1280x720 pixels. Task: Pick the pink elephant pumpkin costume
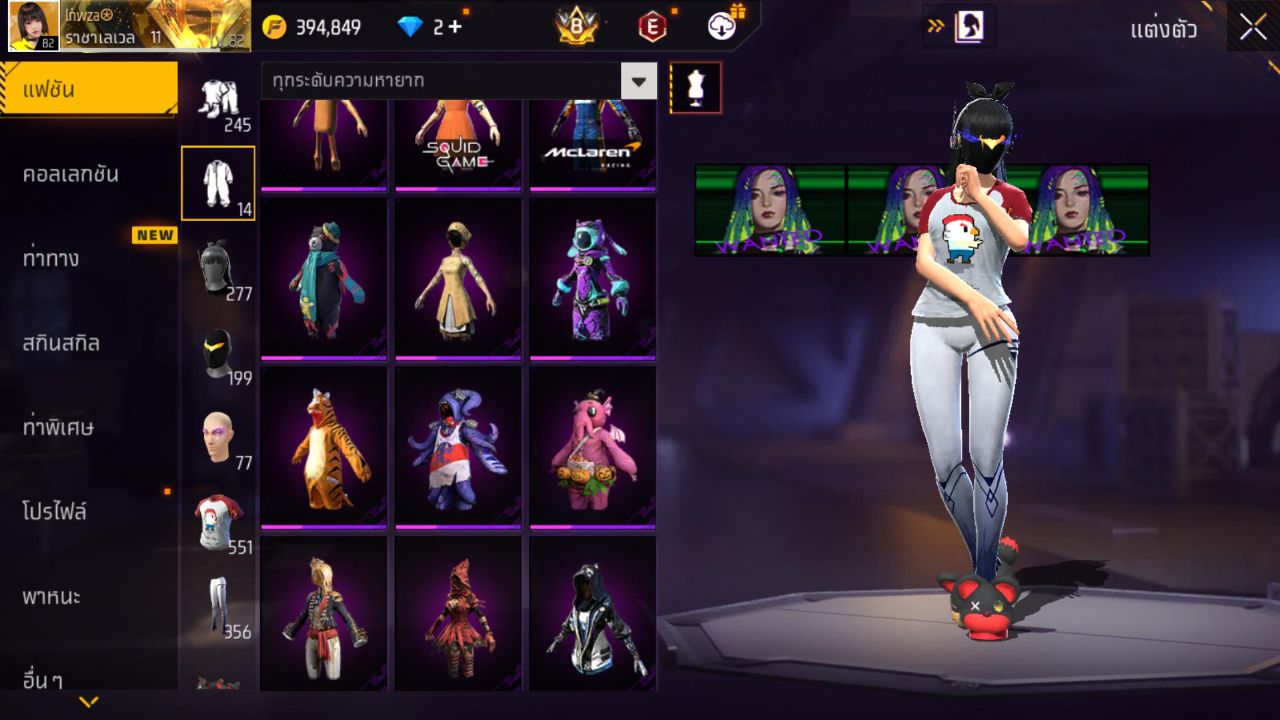(592, 446)
